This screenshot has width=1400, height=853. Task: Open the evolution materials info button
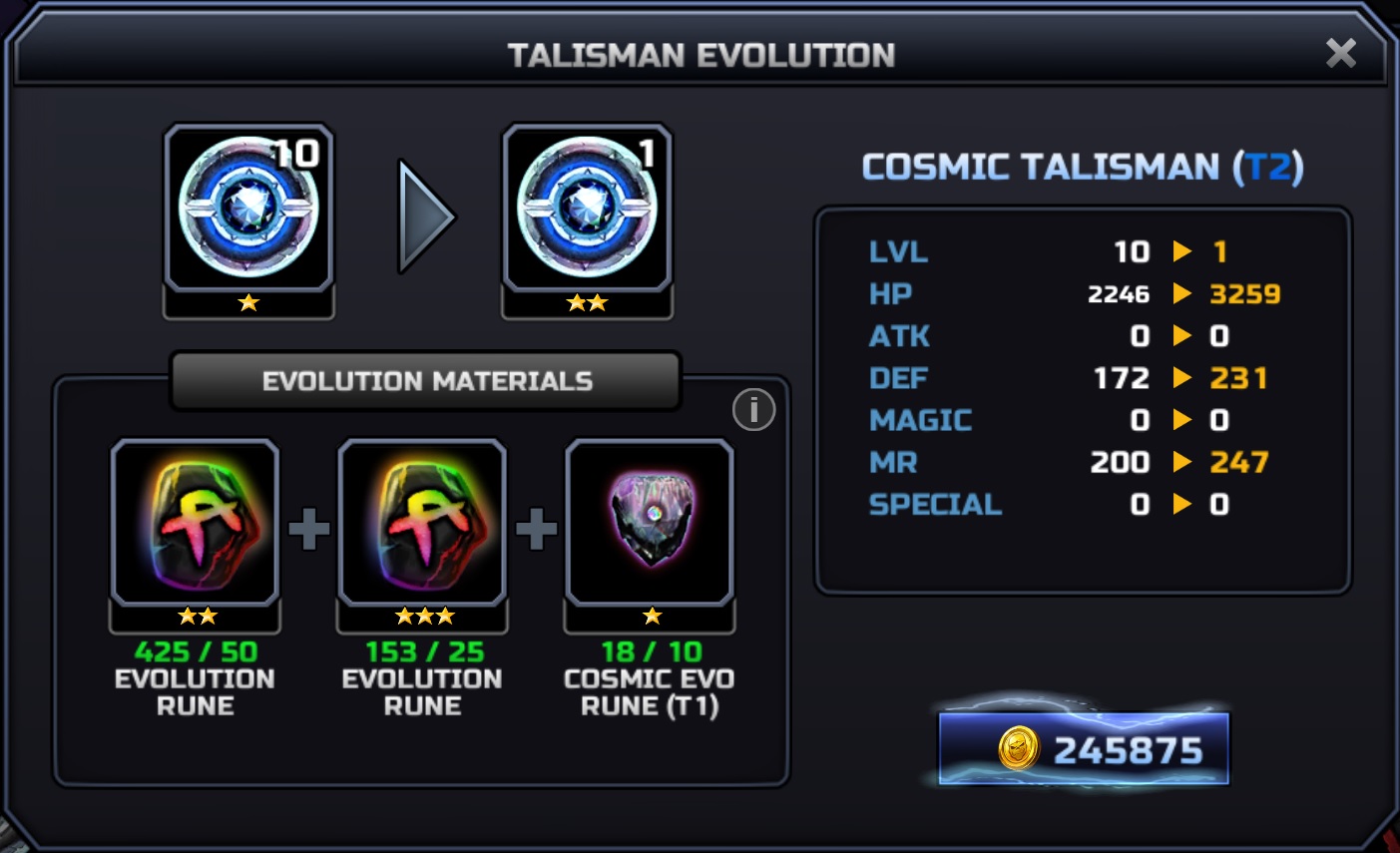coord(753,409)
